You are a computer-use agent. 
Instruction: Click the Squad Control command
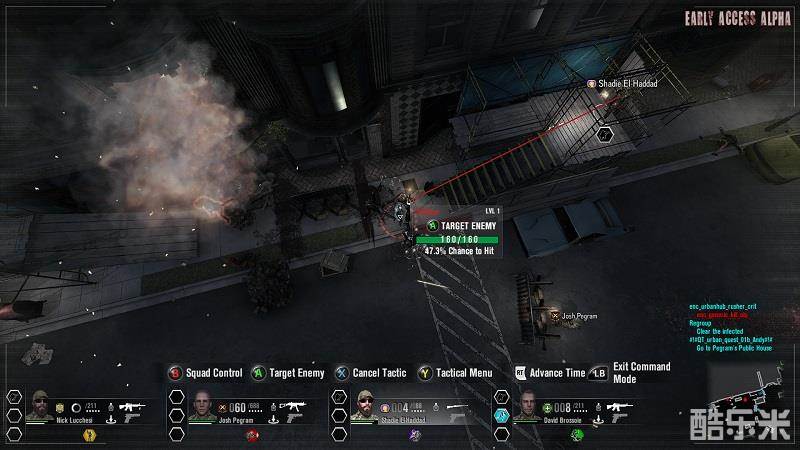click(205, 373)
